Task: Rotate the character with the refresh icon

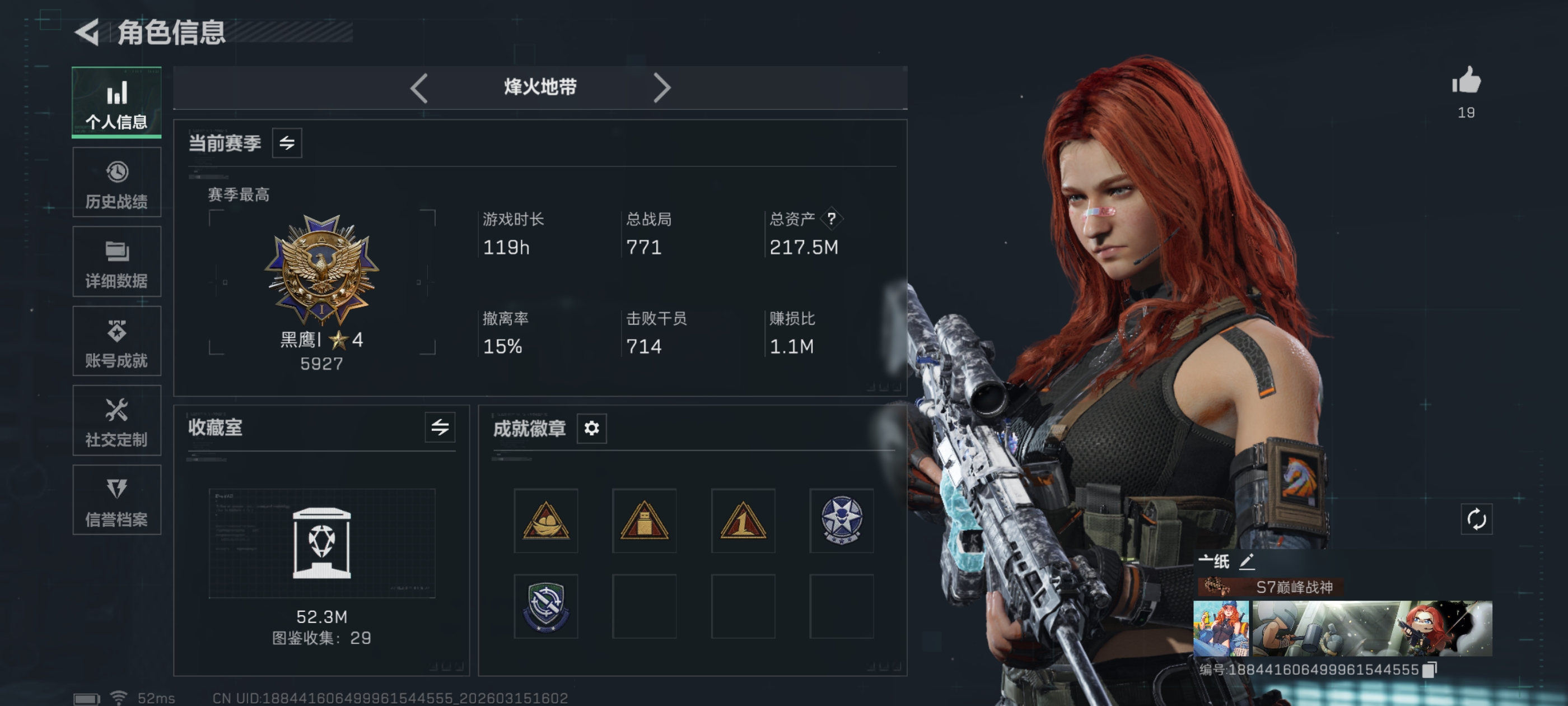Action: coord(1476,519)
